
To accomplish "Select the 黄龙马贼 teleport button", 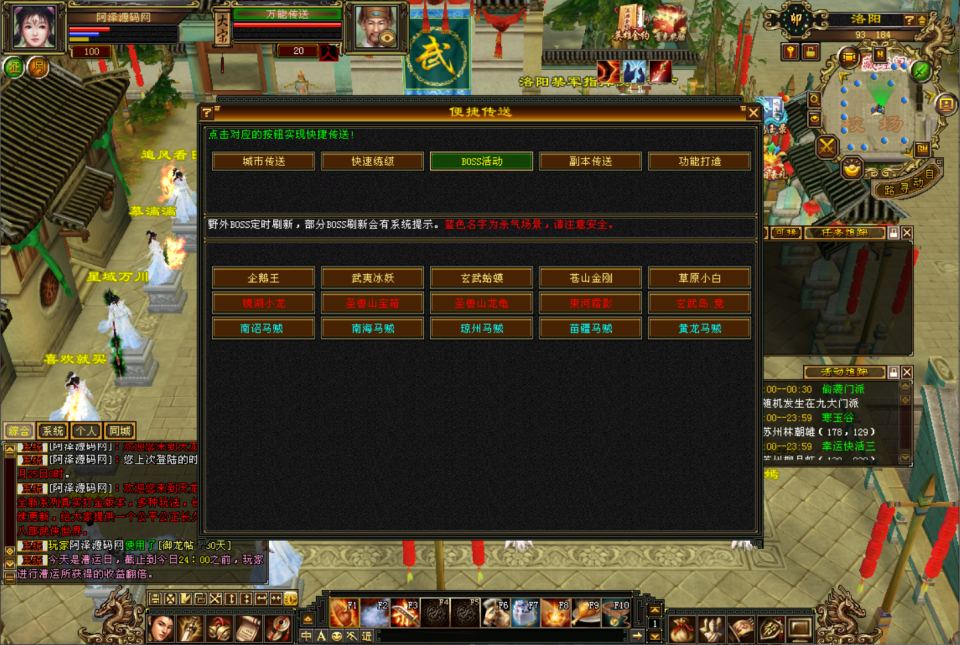I will click(x=699, y=327).
